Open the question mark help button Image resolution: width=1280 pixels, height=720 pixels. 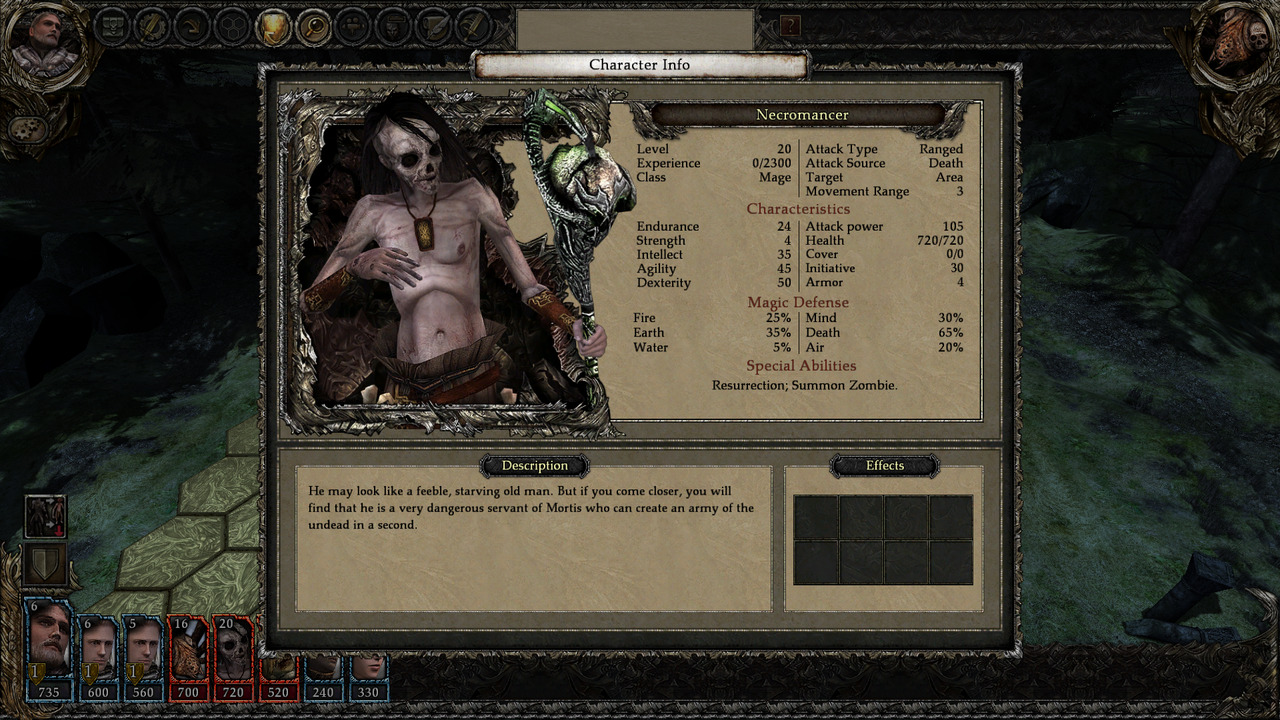point(790,27)
